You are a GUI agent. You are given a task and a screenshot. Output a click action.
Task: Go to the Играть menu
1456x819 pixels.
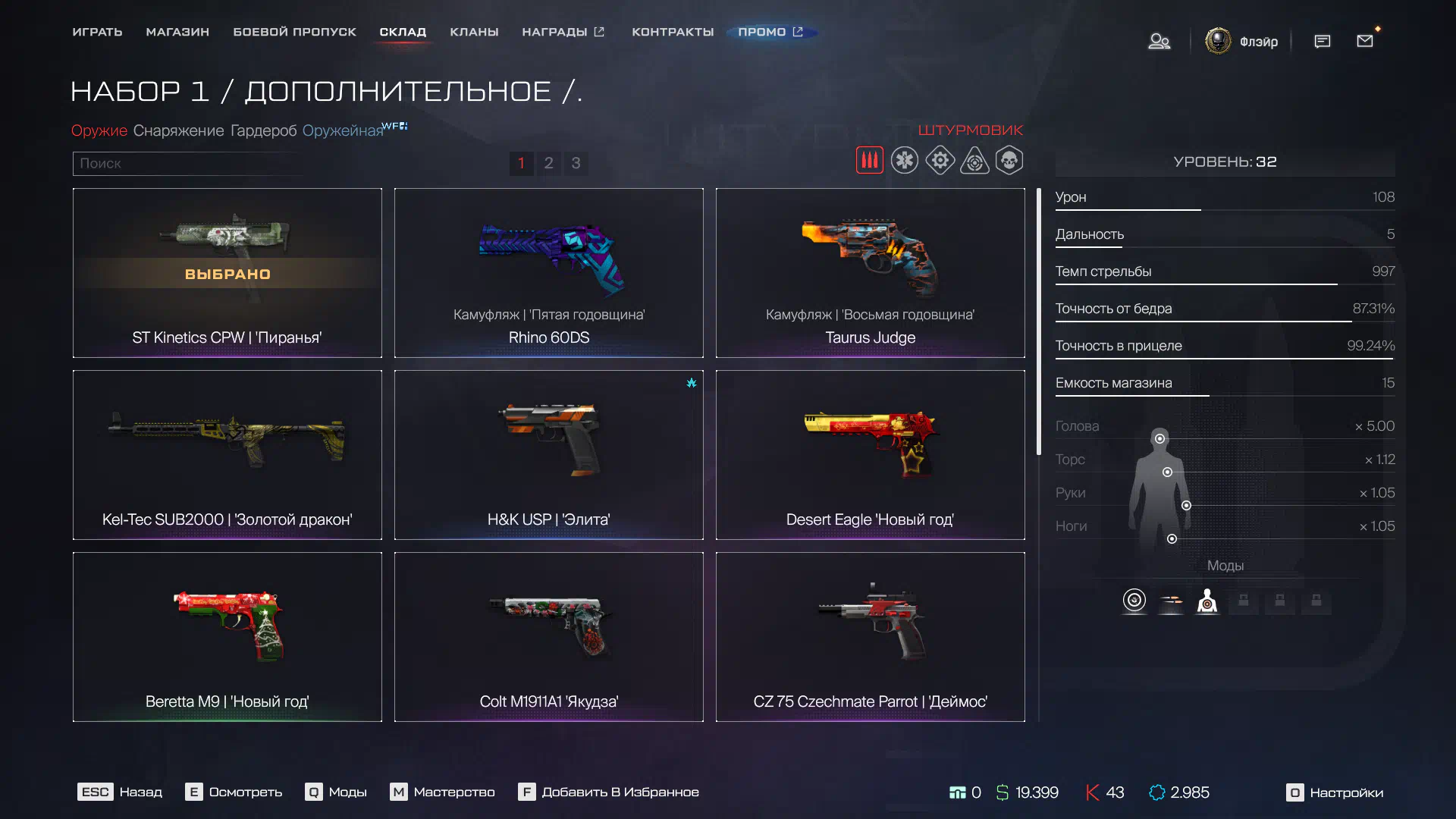pyautogui.click(x=97, y=32)
